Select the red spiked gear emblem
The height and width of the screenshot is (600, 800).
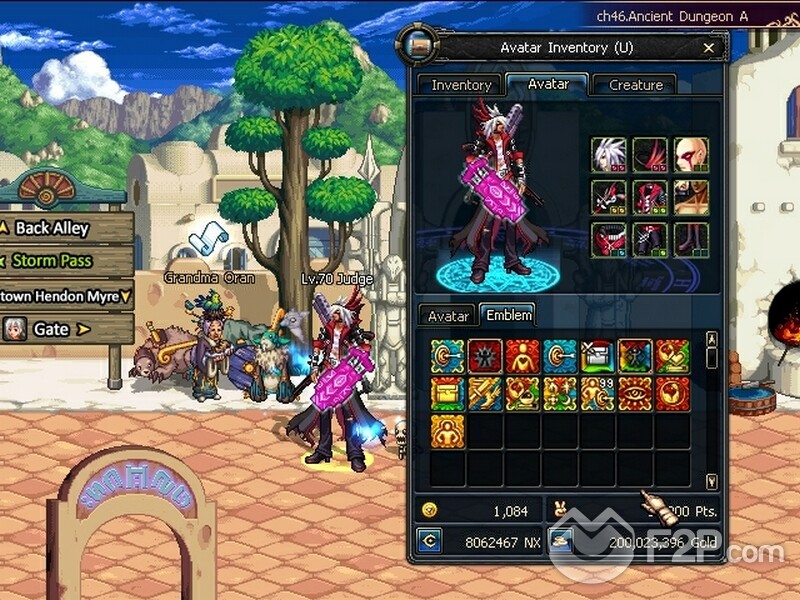coord(485,356)
